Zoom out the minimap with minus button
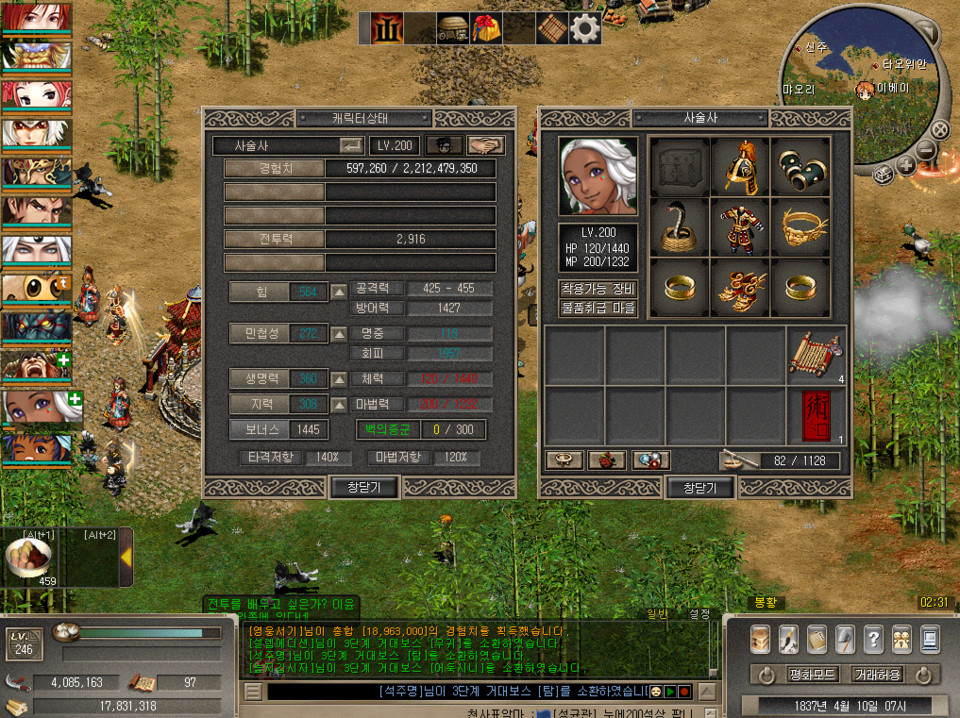This screenshot has height=718, width=960. [925, 151]
